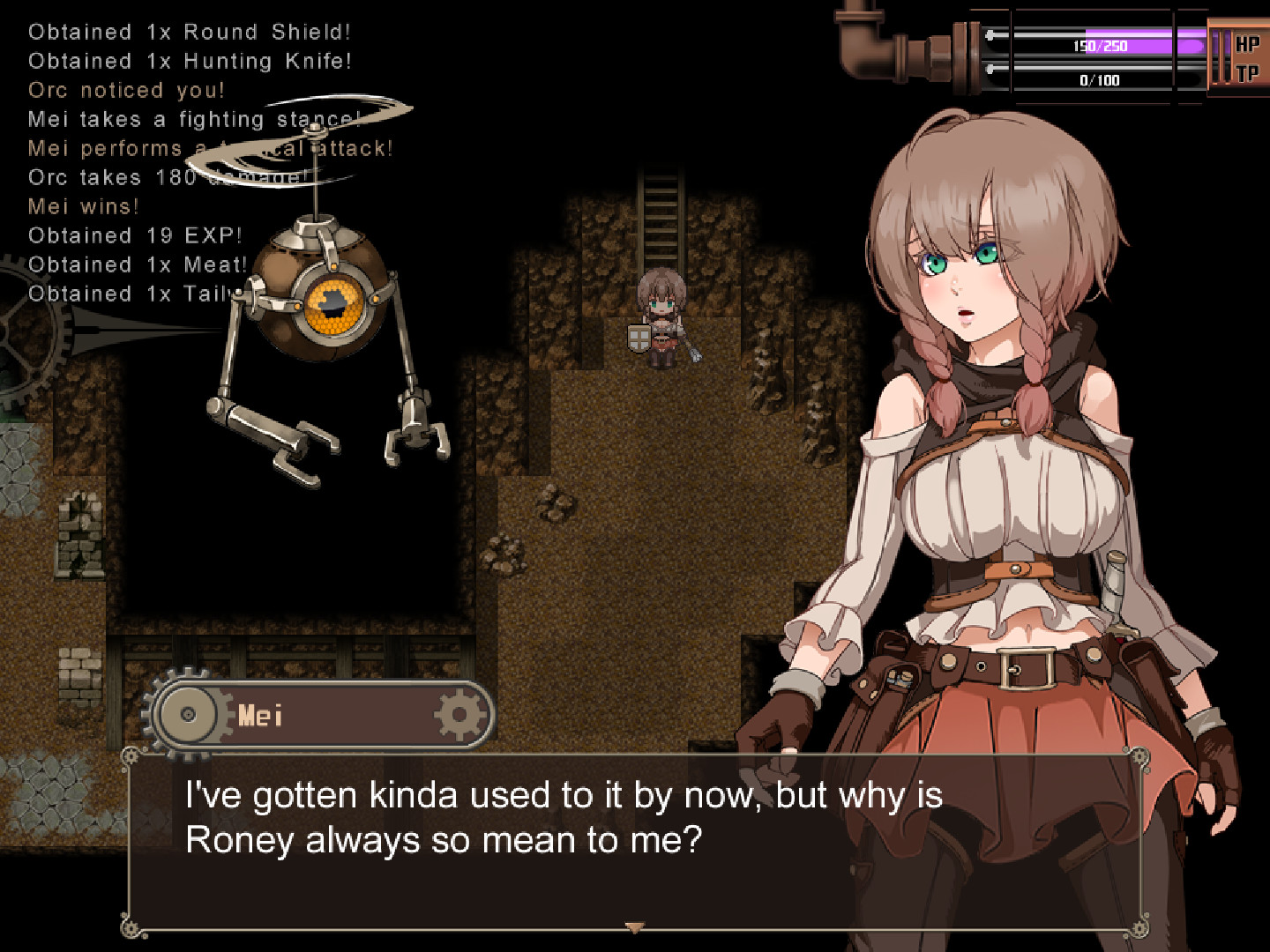This screenshot has width=1270, height=952.
Task: Click the 150/250 HP progress bar
Action: (x=1101, y=47)
